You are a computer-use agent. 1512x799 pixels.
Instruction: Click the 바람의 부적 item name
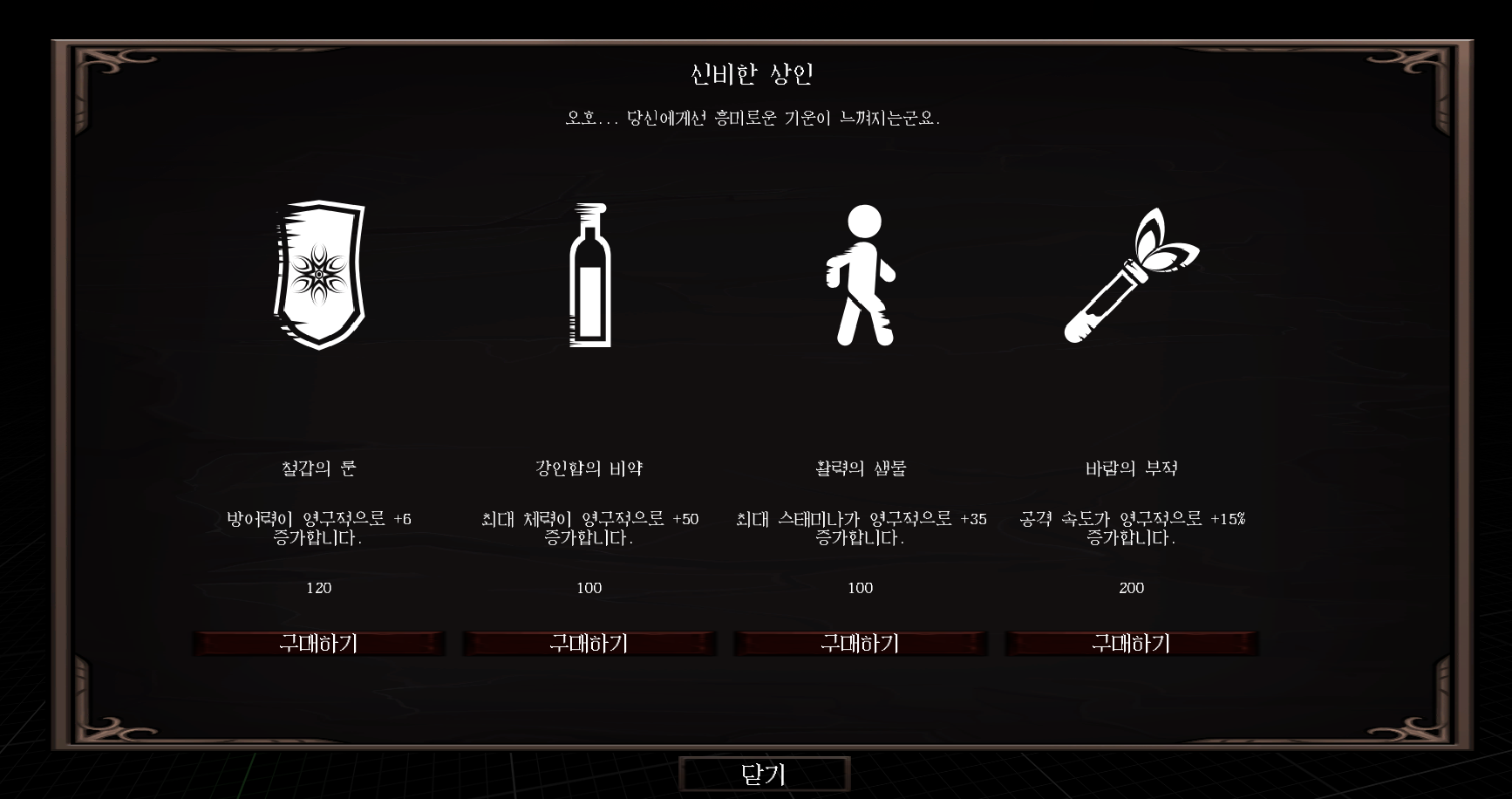[1133, 467]
